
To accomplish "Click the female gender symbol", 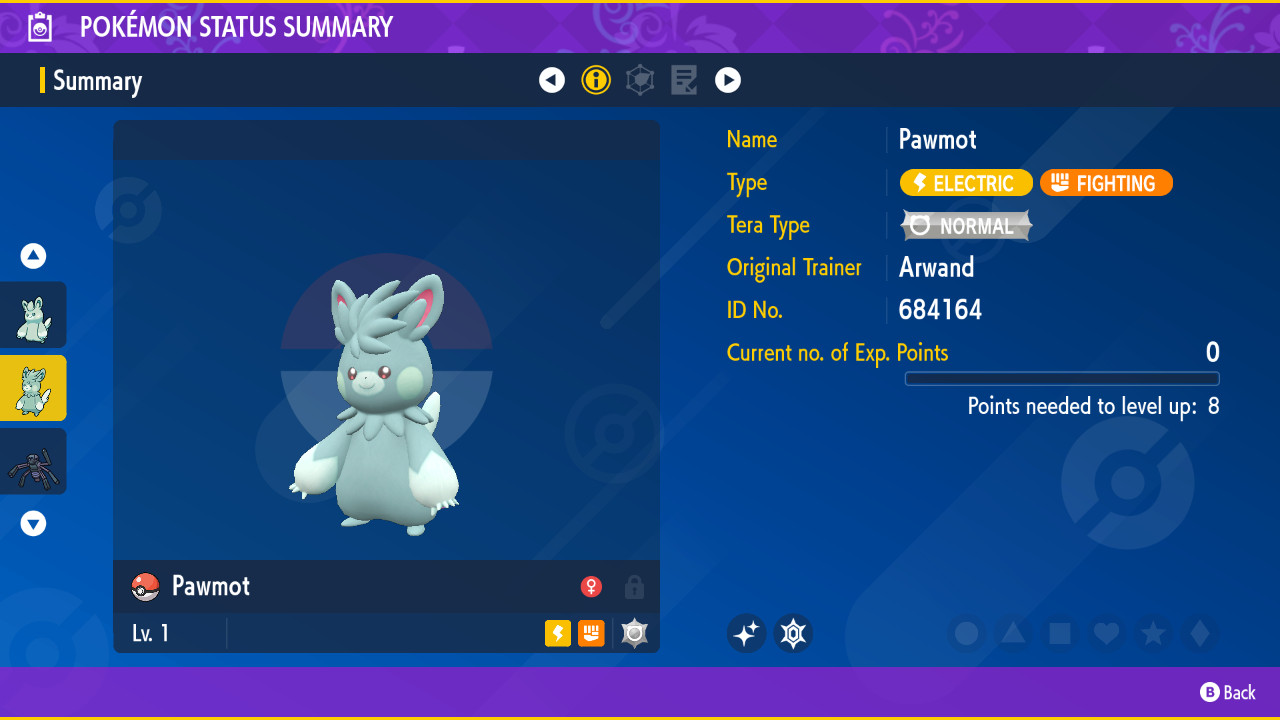I will click(591, 587).
